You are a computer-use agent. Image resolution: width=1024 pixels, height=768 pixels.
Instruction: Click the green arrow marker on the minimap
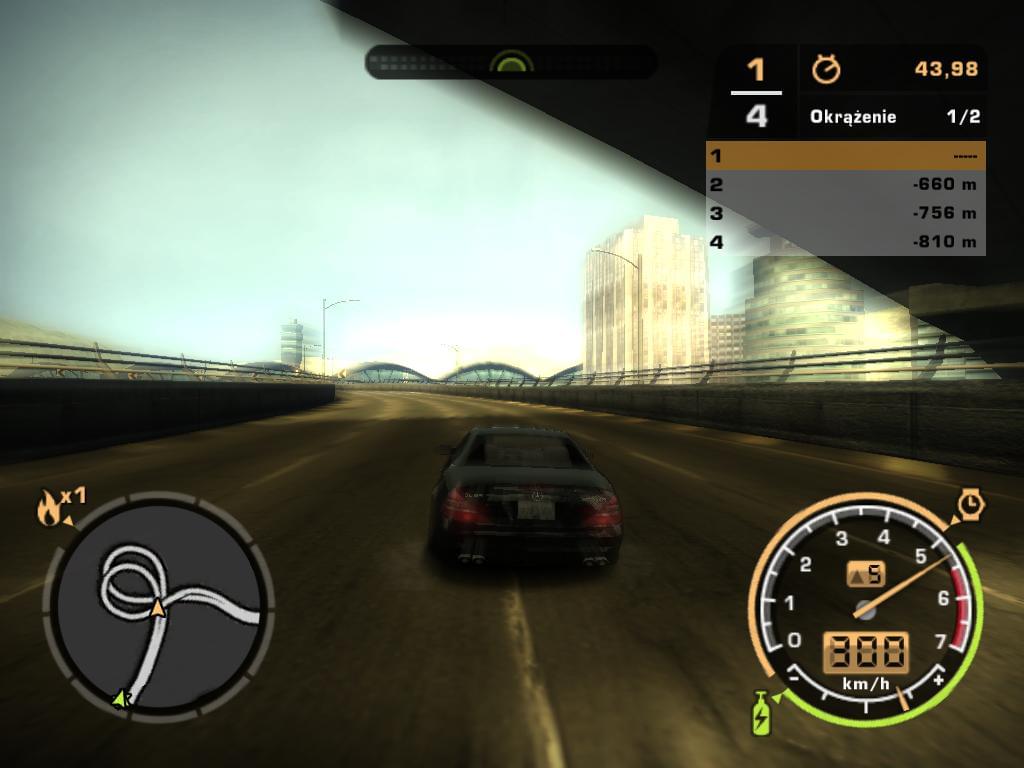(x=122, y=699)
